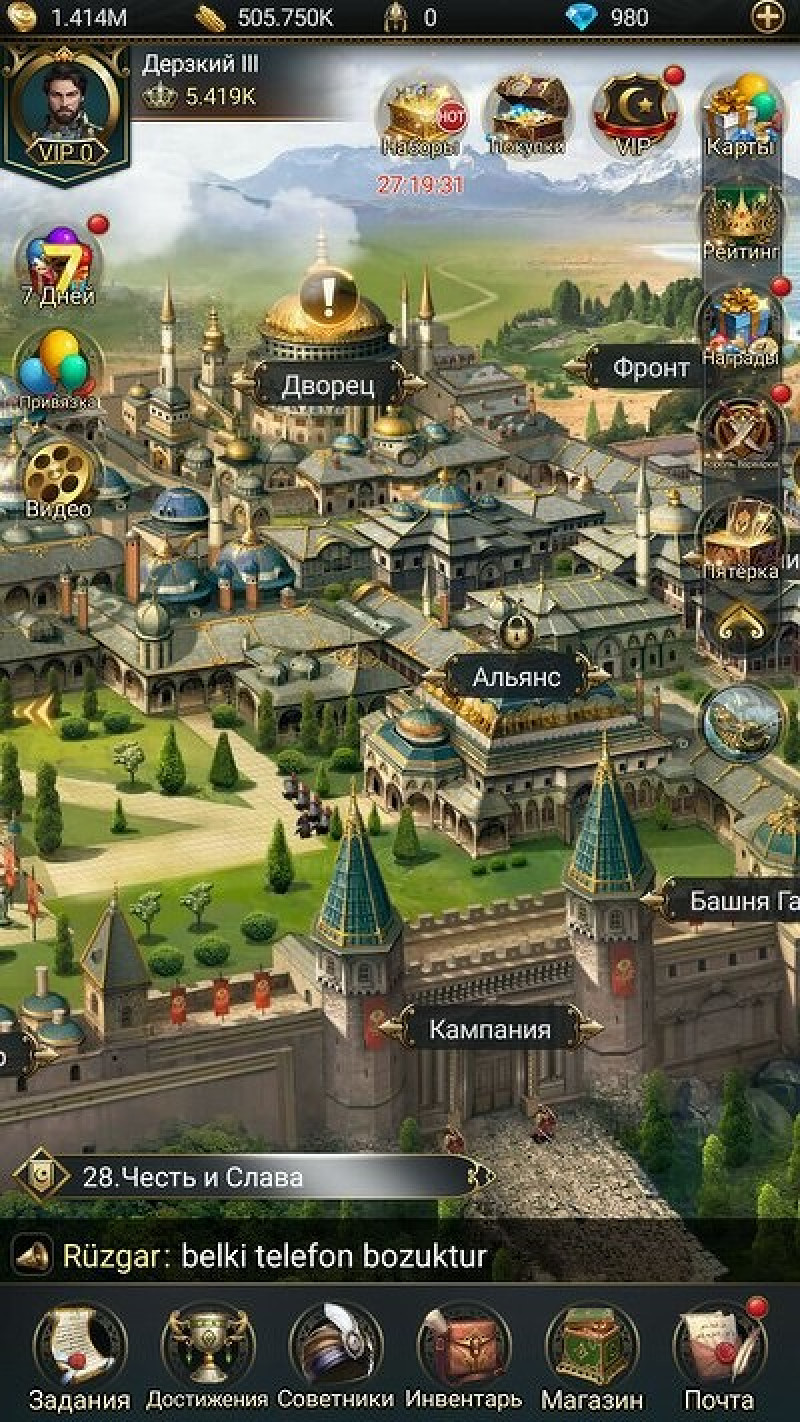Open the Достижения achievements trophy

coord(207,1347)
